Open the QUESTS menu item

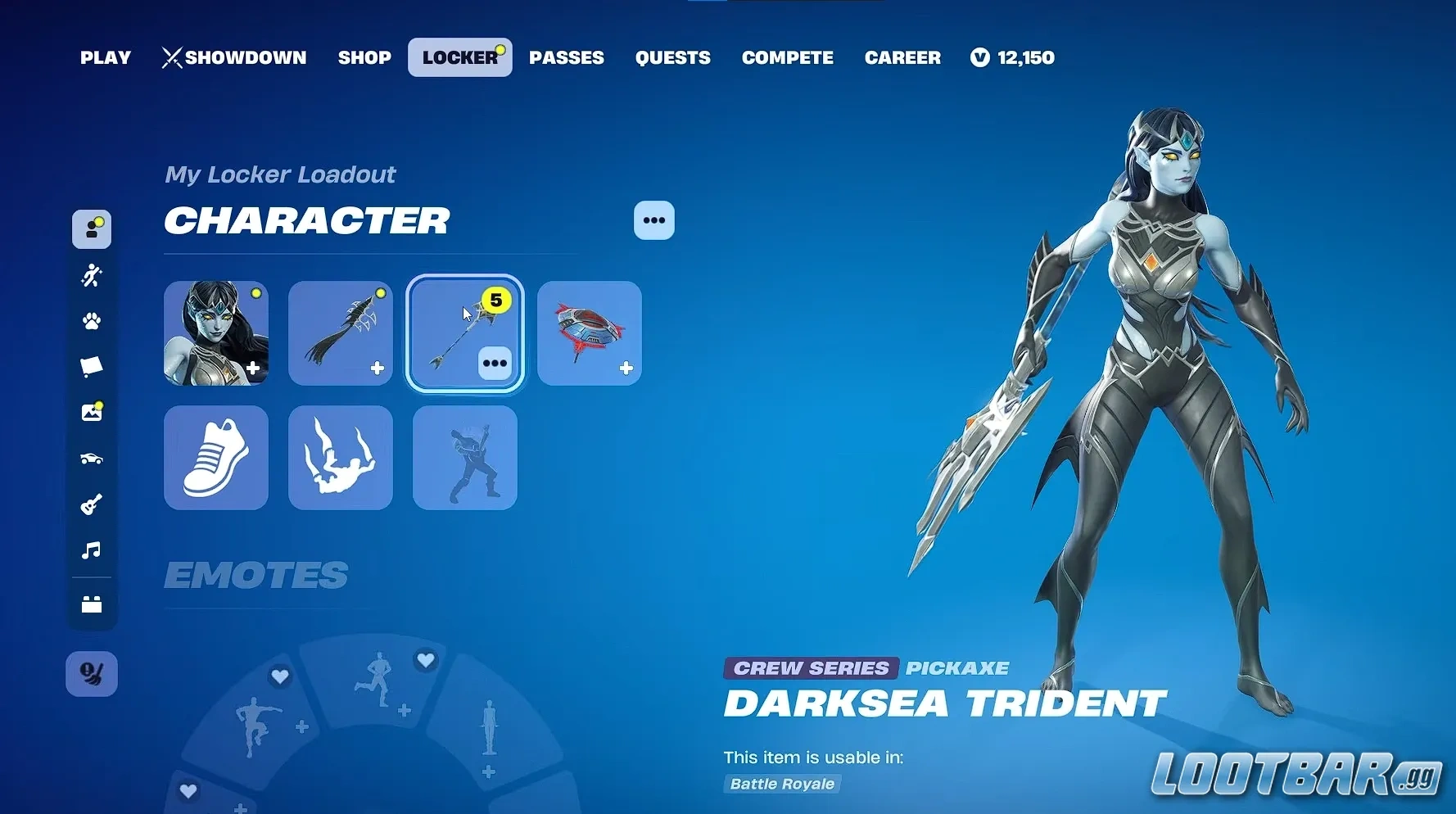coord(672,57)
